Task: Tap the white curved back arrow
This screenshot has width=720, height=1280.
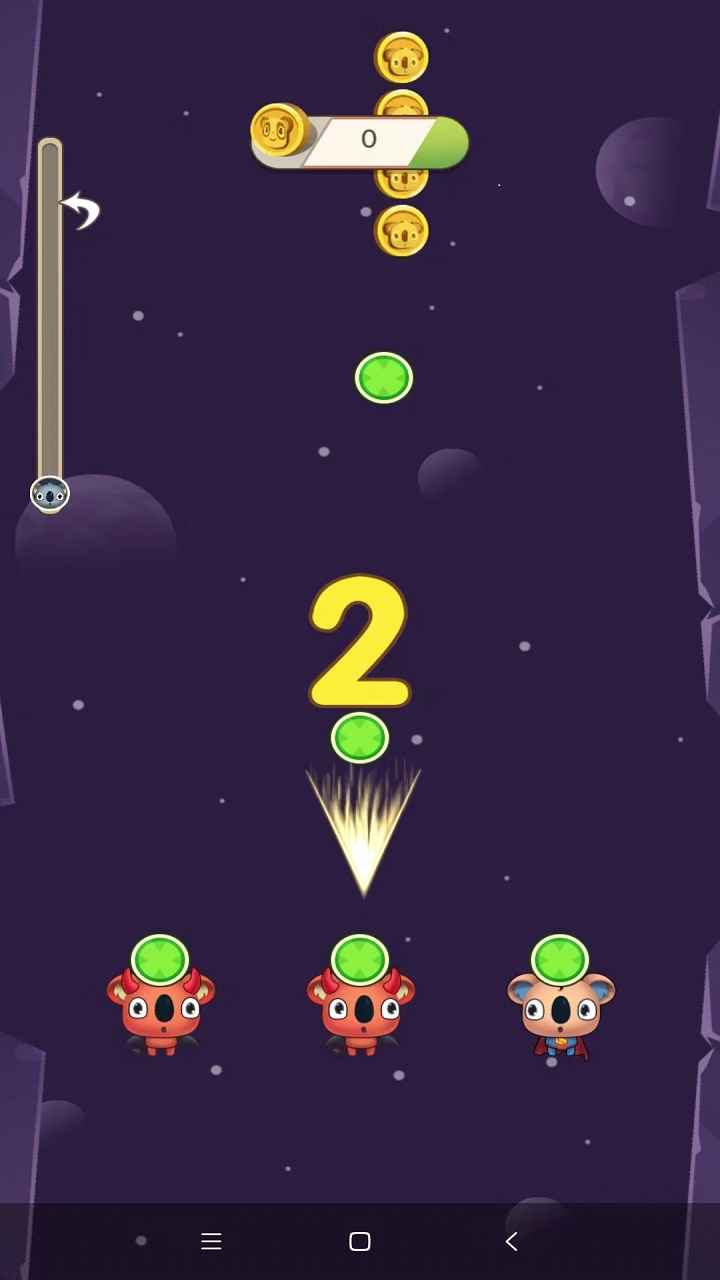Action: [82, 209]
